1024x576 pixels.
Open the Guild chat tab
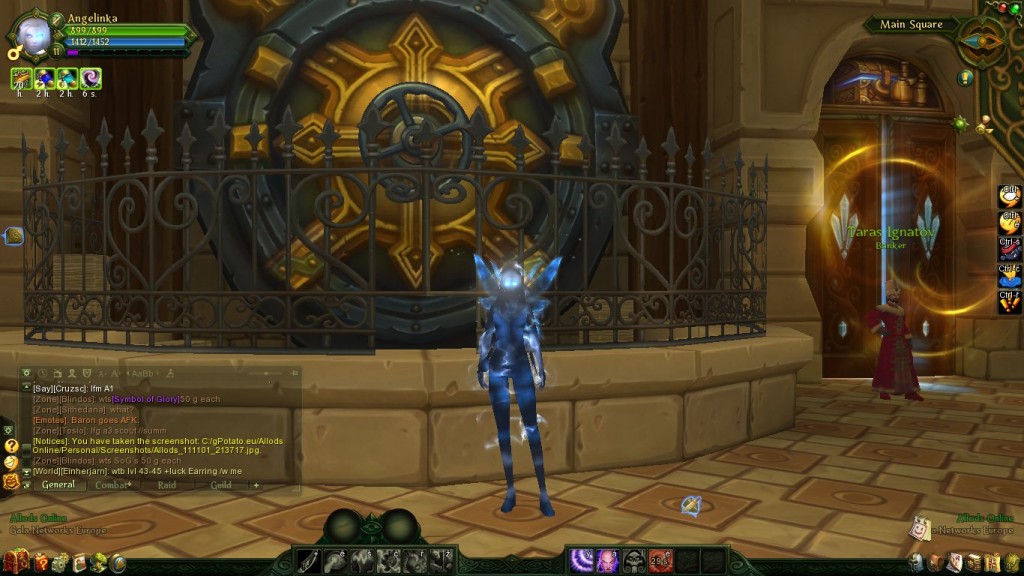220,485
